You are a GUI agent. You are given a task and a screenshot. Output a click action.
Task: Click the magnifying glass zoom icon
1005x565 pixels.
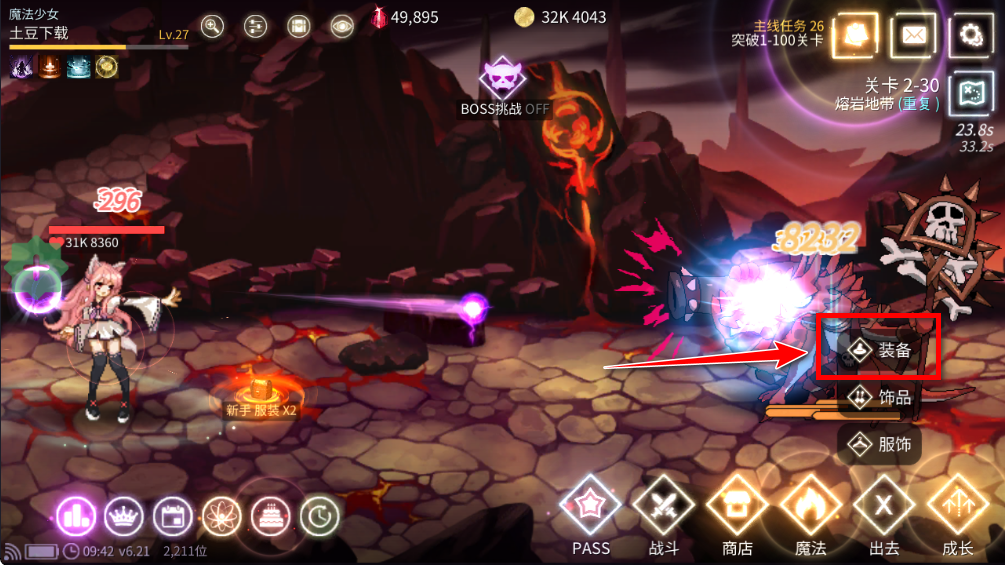(212, 27)
